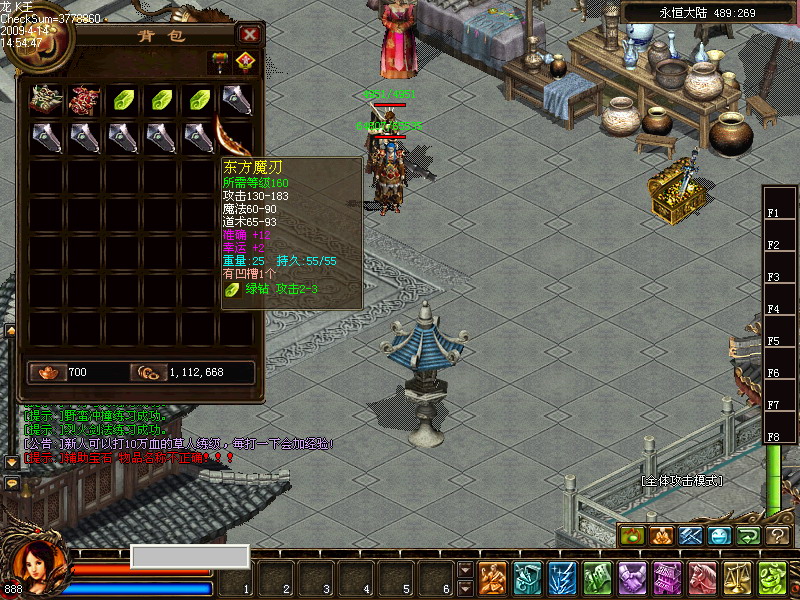Screen dimensions: 800x600
Task: Click the orange meditating figure small button
Action: [x=662, y=536]
